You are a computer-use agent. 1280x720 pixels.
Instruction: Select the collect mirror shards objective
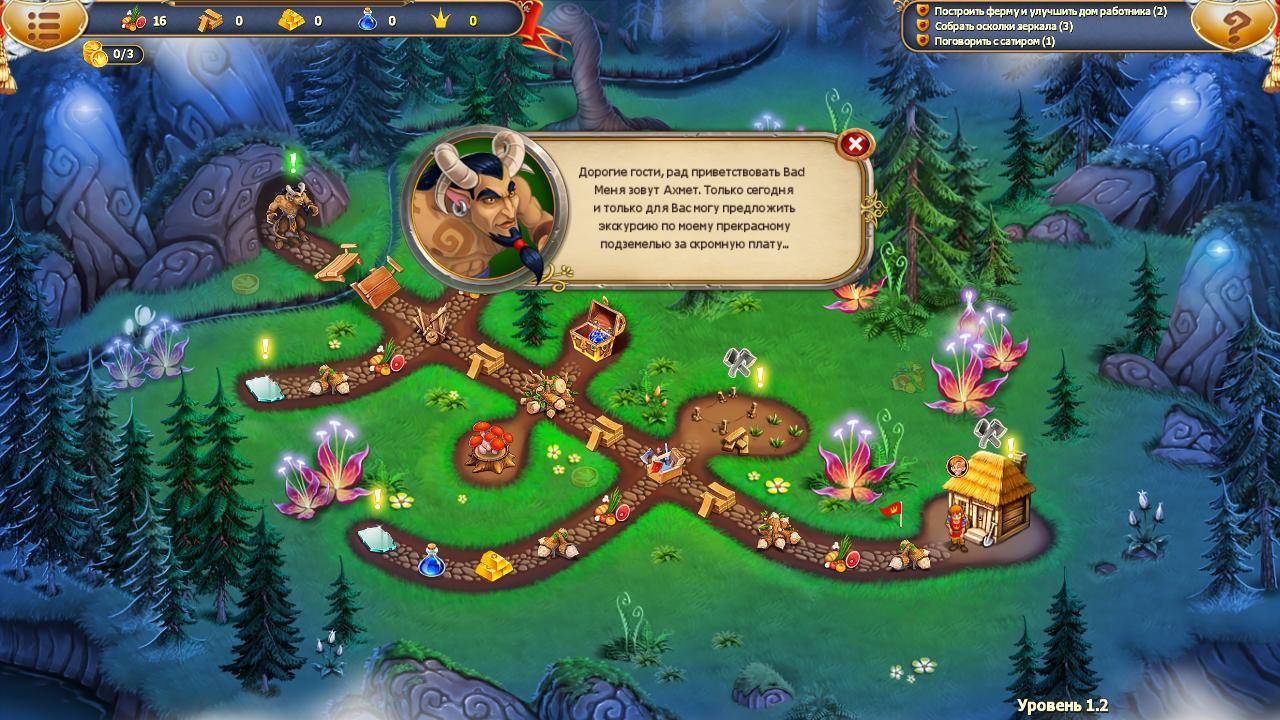(1003, 26)
